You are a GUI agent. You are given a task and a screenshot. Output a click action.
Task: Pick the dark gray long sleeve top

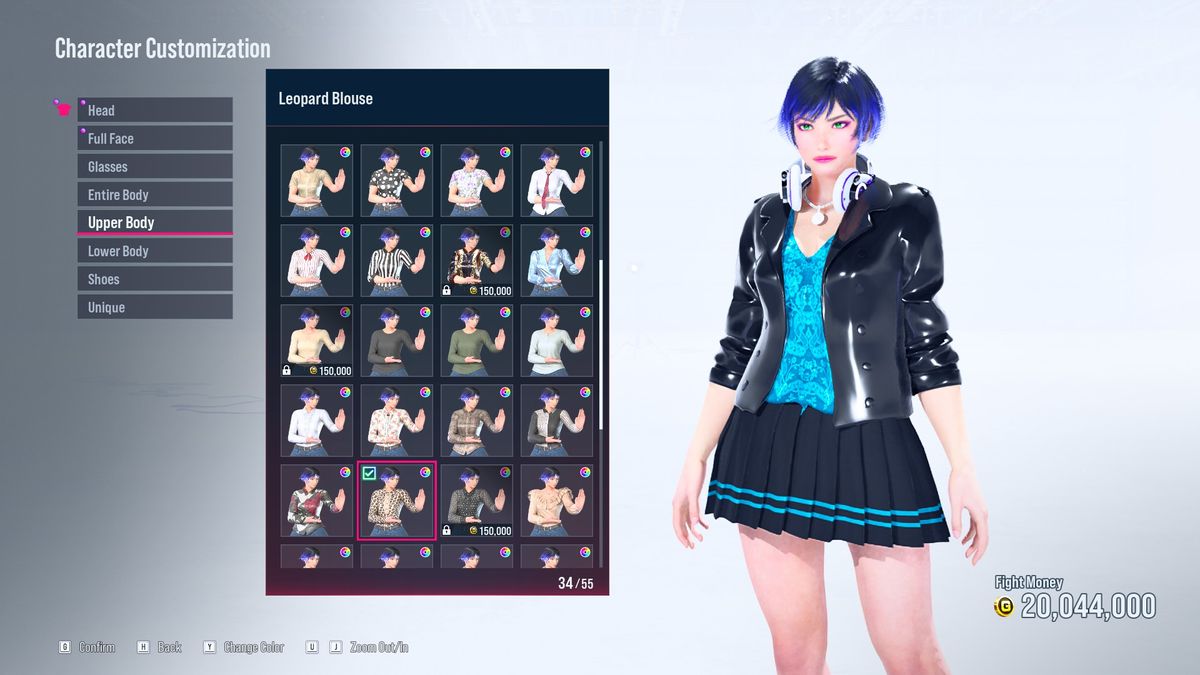click(397, 340)
